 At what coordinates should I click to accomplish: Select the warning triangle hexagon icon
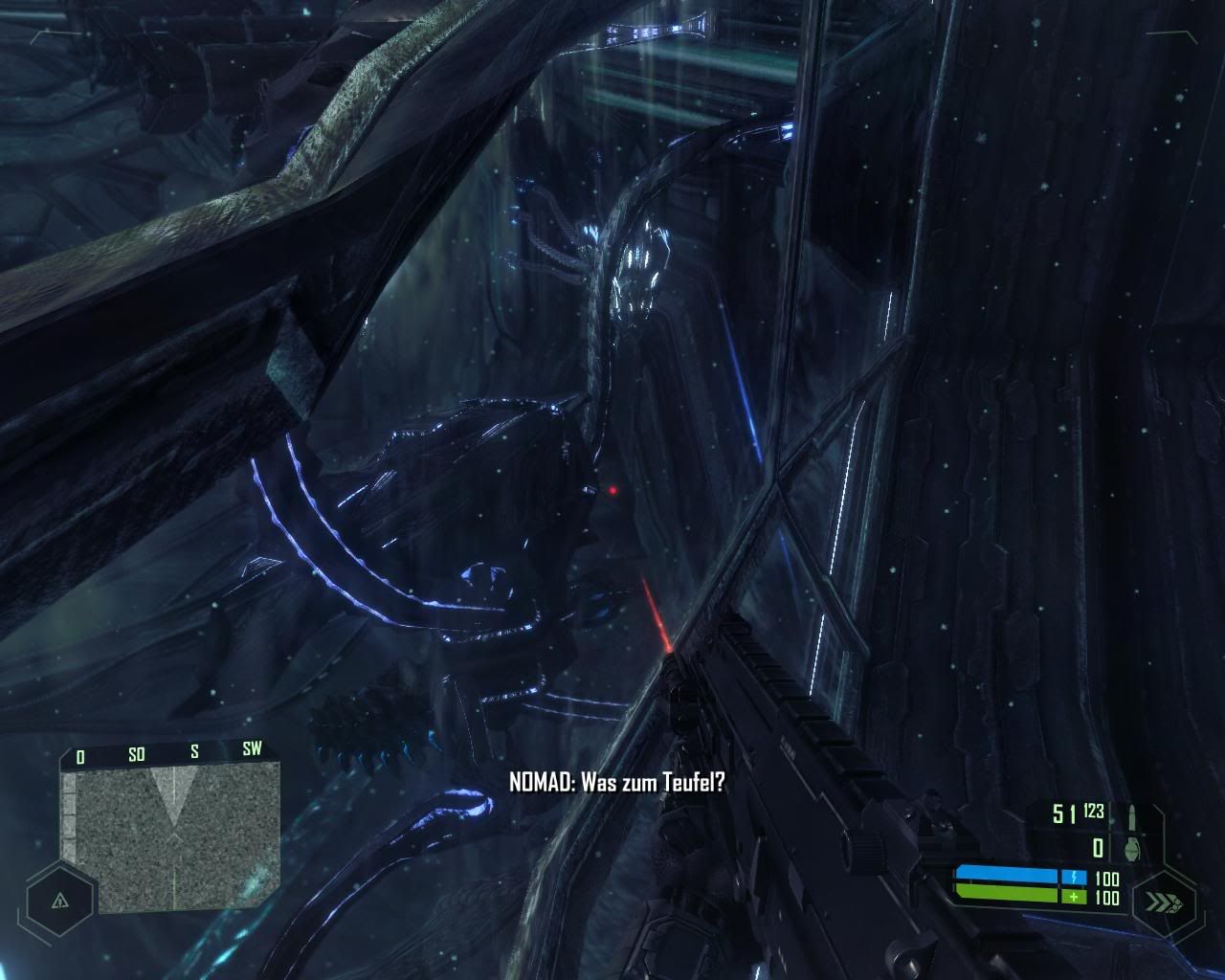(60, 901)
